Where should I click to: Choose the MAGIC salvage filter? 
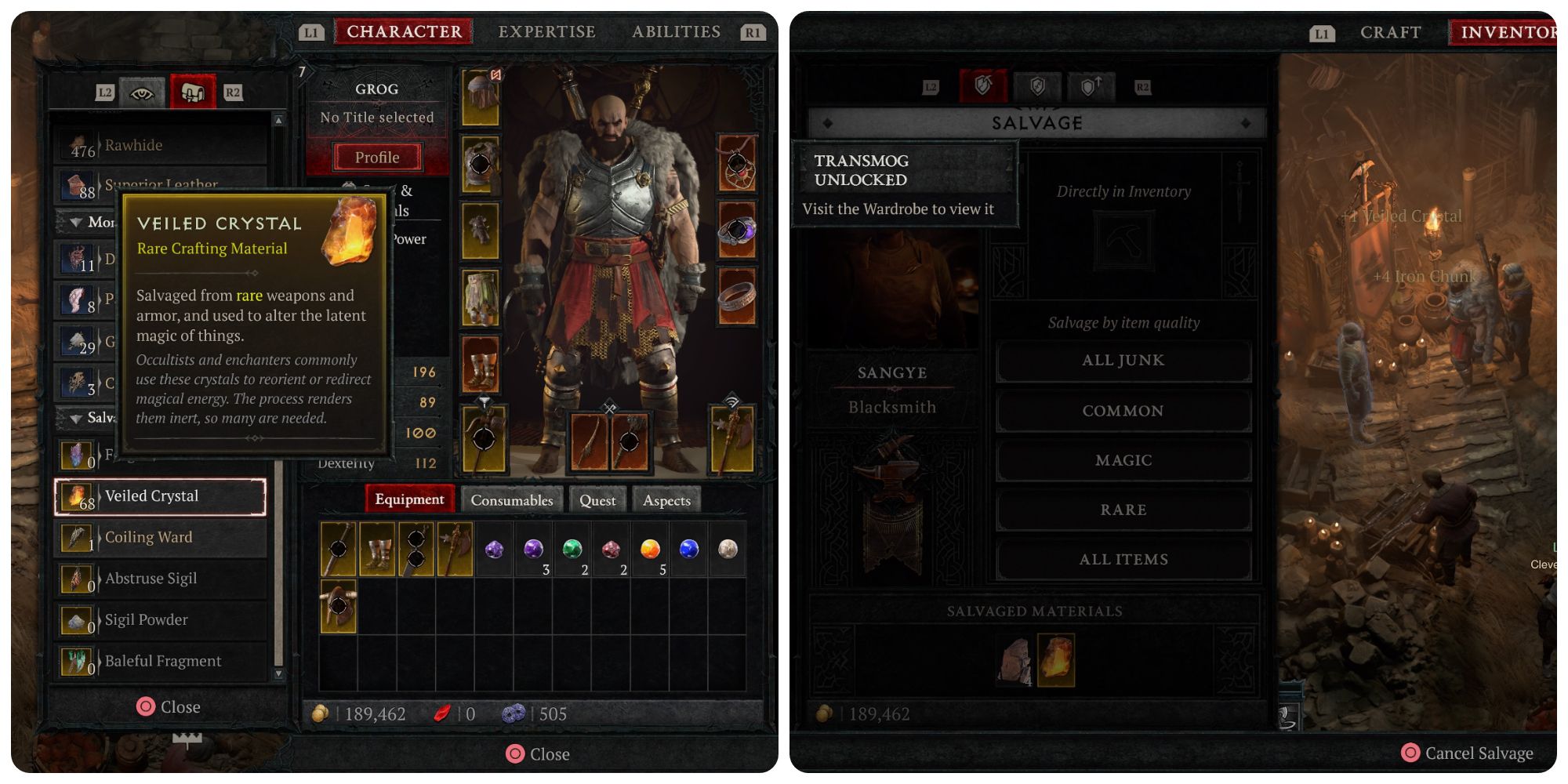tap(1123, 460)
